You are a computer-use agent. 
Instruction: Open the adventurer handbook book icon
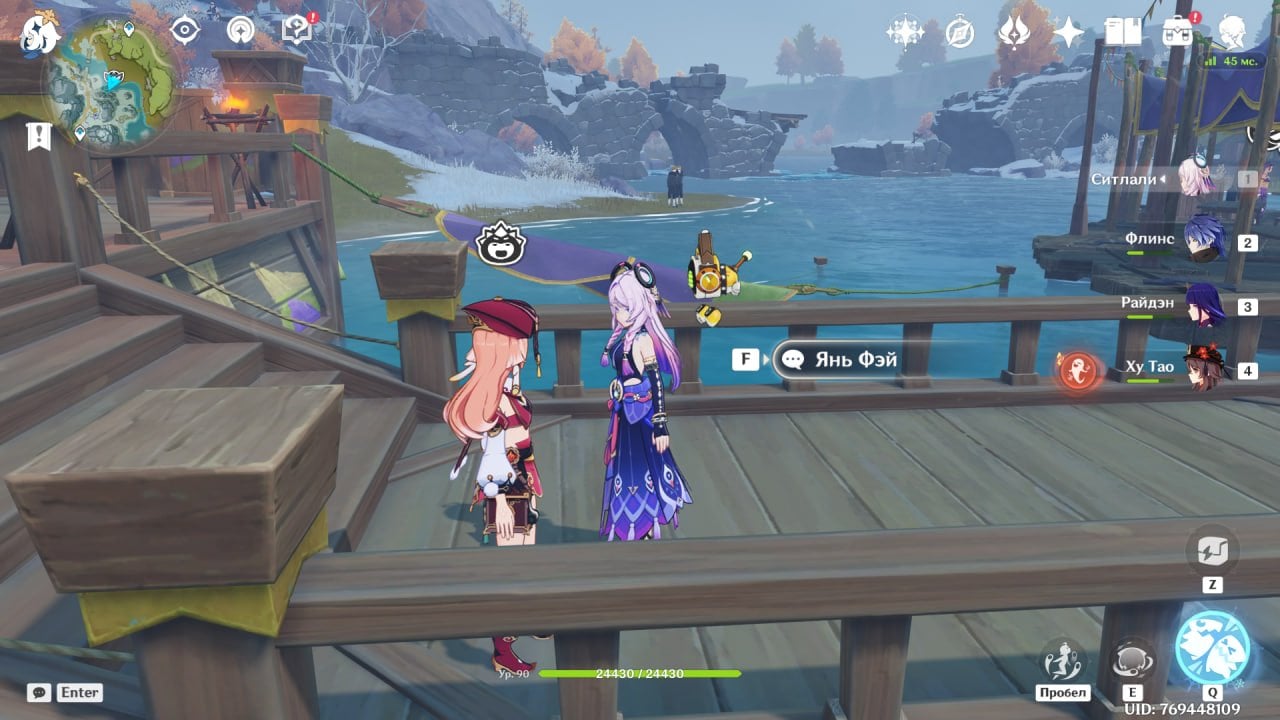point(1123,32)
